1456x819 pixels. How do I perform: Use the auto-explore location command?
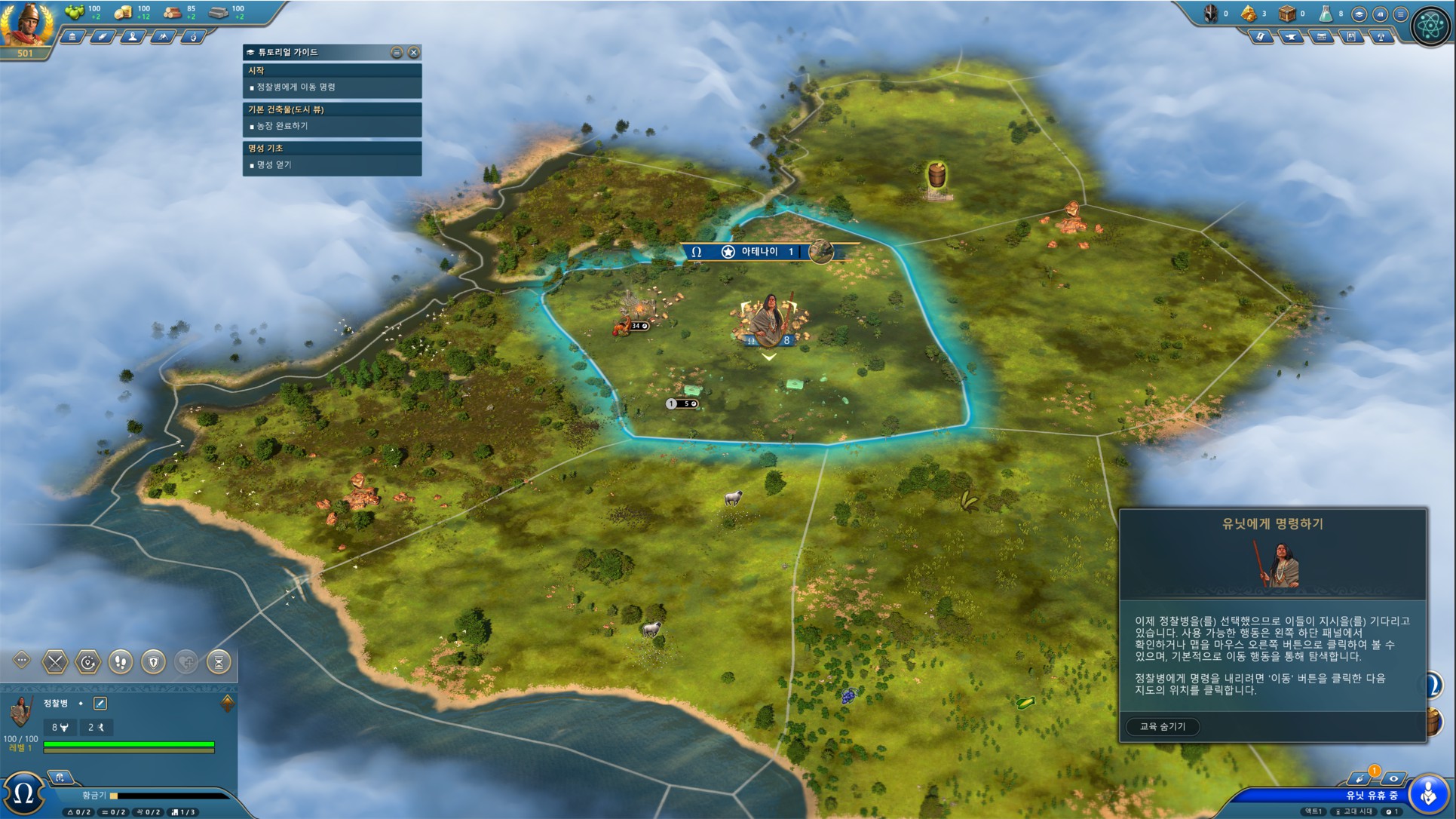tap(88, 662)
